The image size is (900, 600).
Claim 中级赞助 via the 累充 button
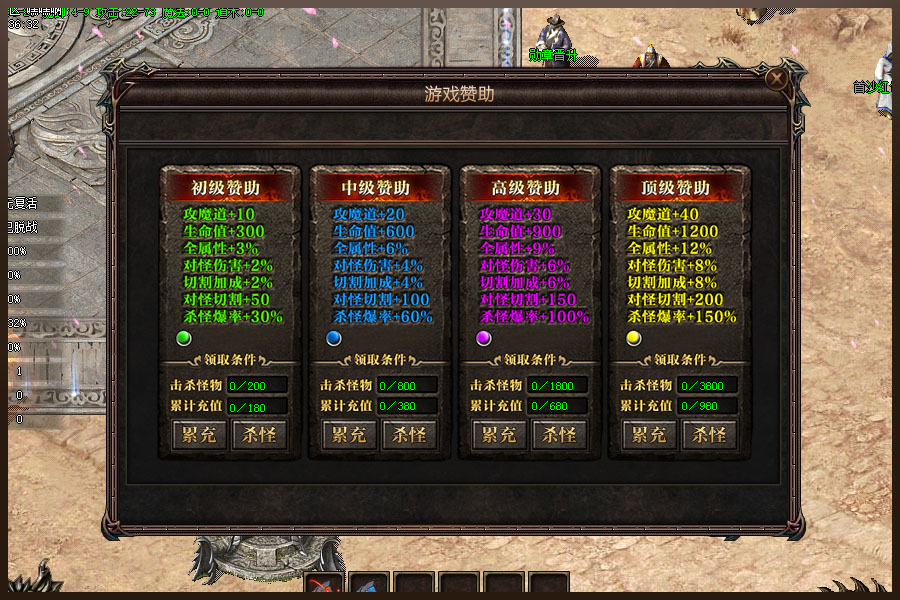(349, 435)
